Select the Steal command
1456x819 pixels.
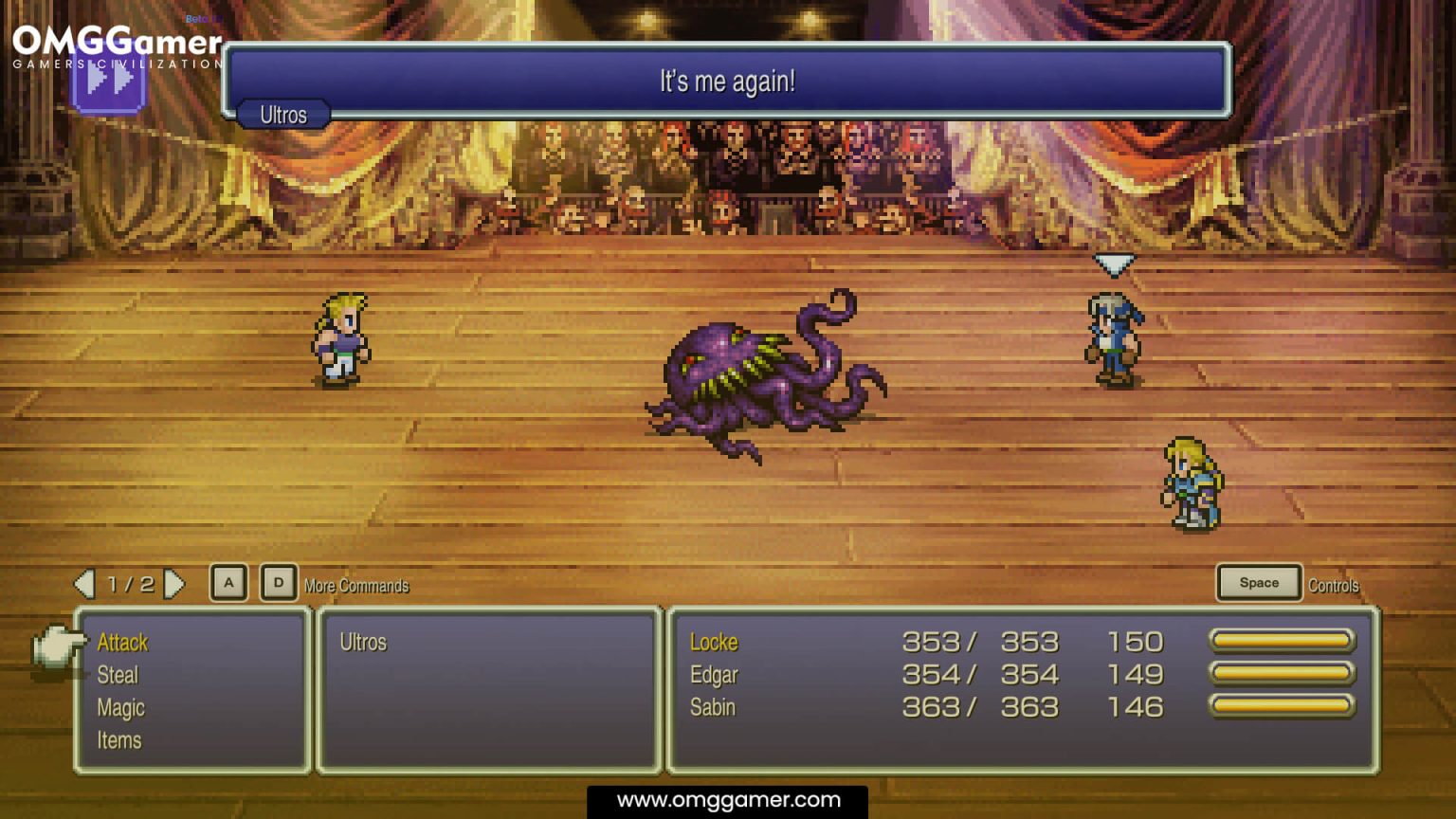118,675
